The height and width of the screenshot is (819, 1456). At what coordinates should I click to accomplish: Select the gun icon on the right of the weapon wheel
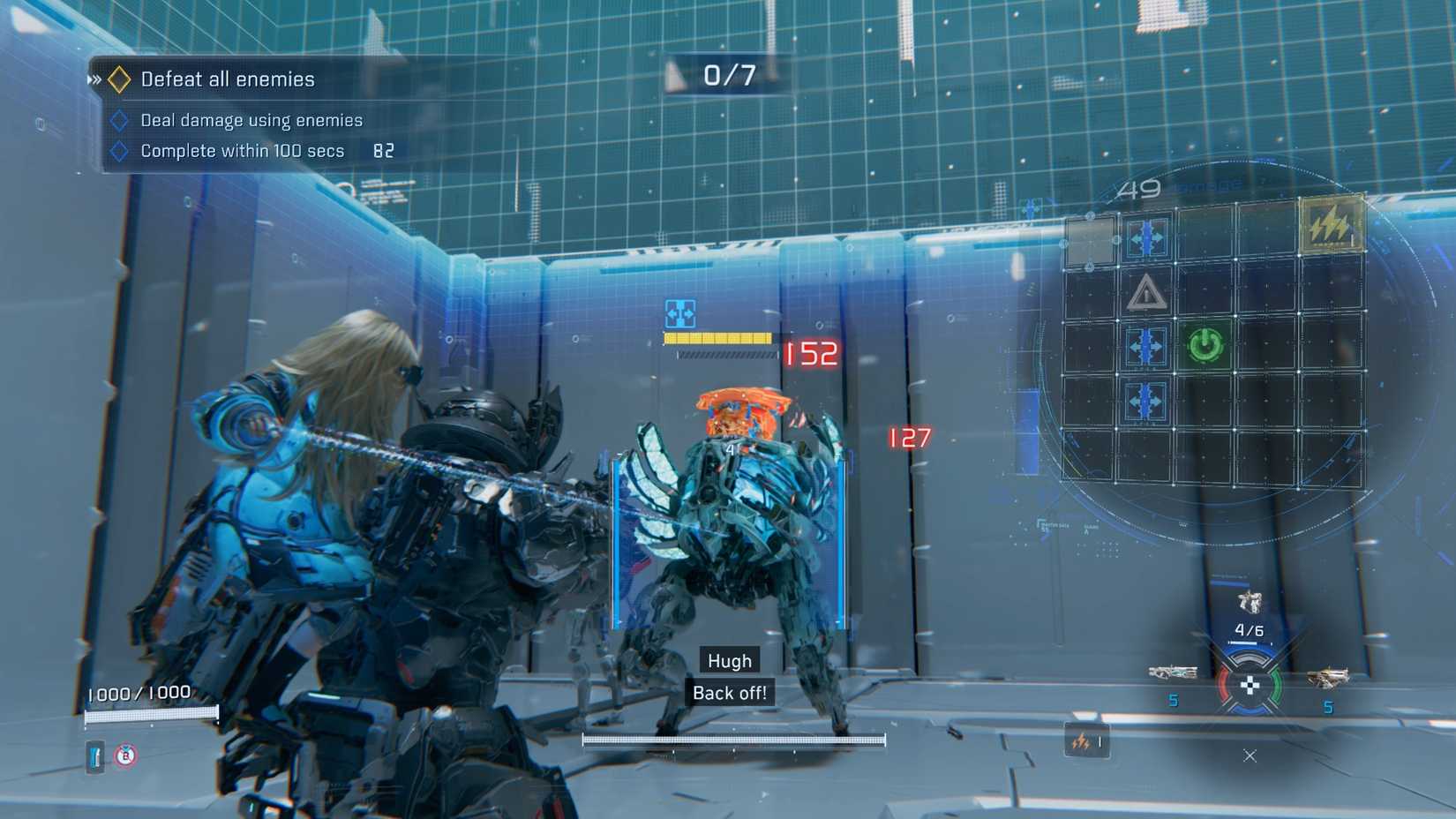pyautogui.click(x=1328, y=678)
